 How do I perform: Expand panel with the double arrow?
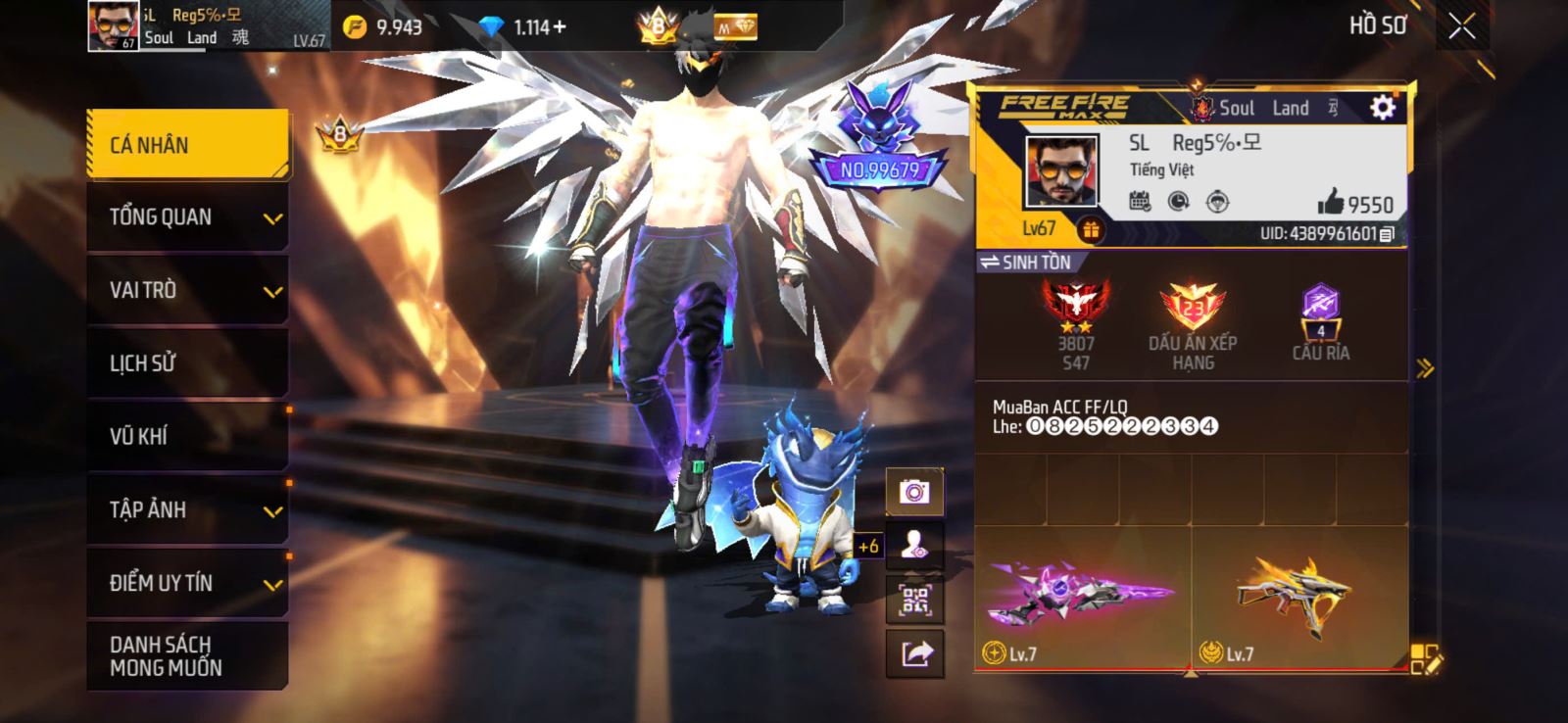coord(1425,368)
